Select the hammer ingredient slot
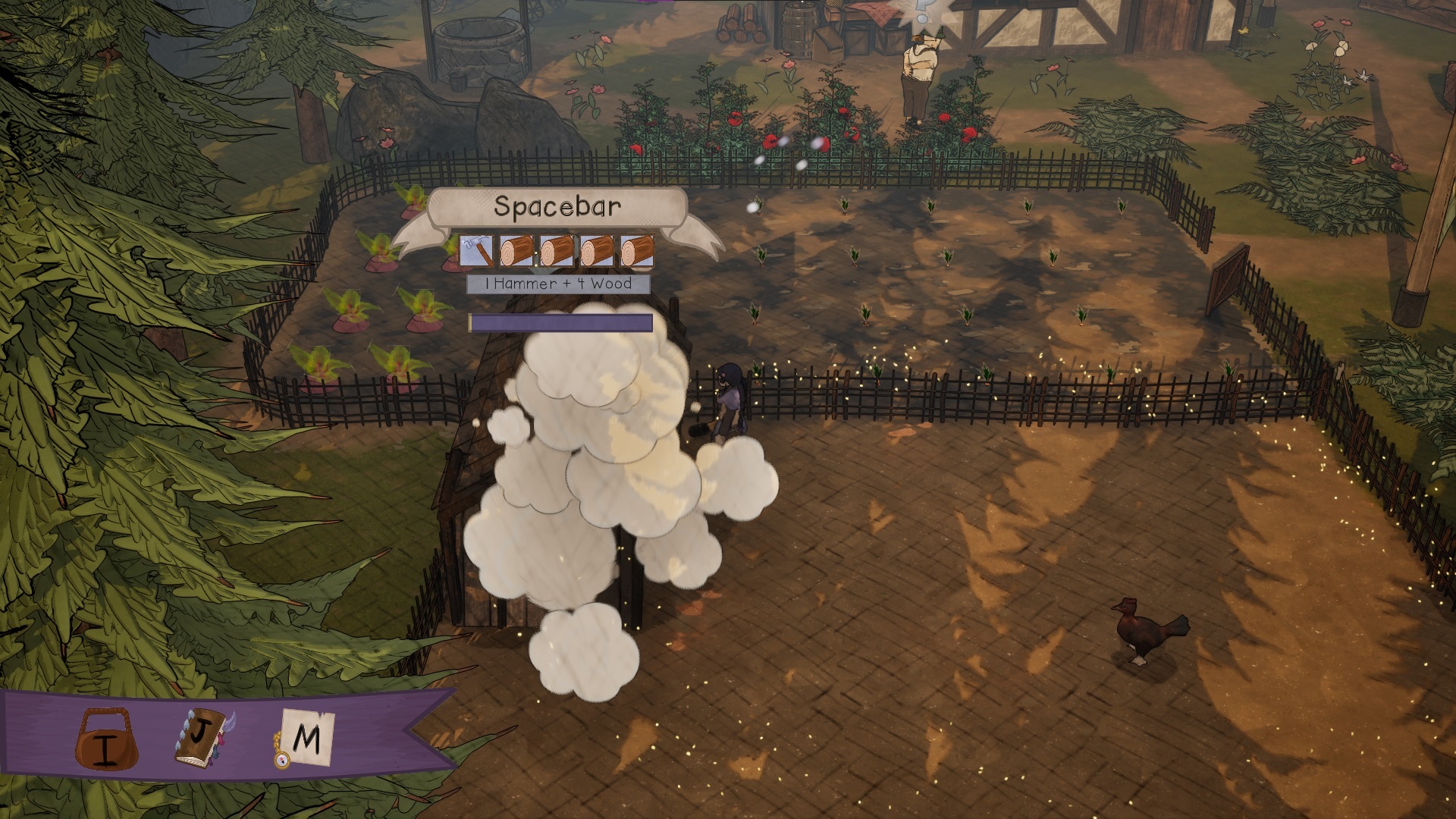This screenshot has width=1456, height=819. coord(476,251)
